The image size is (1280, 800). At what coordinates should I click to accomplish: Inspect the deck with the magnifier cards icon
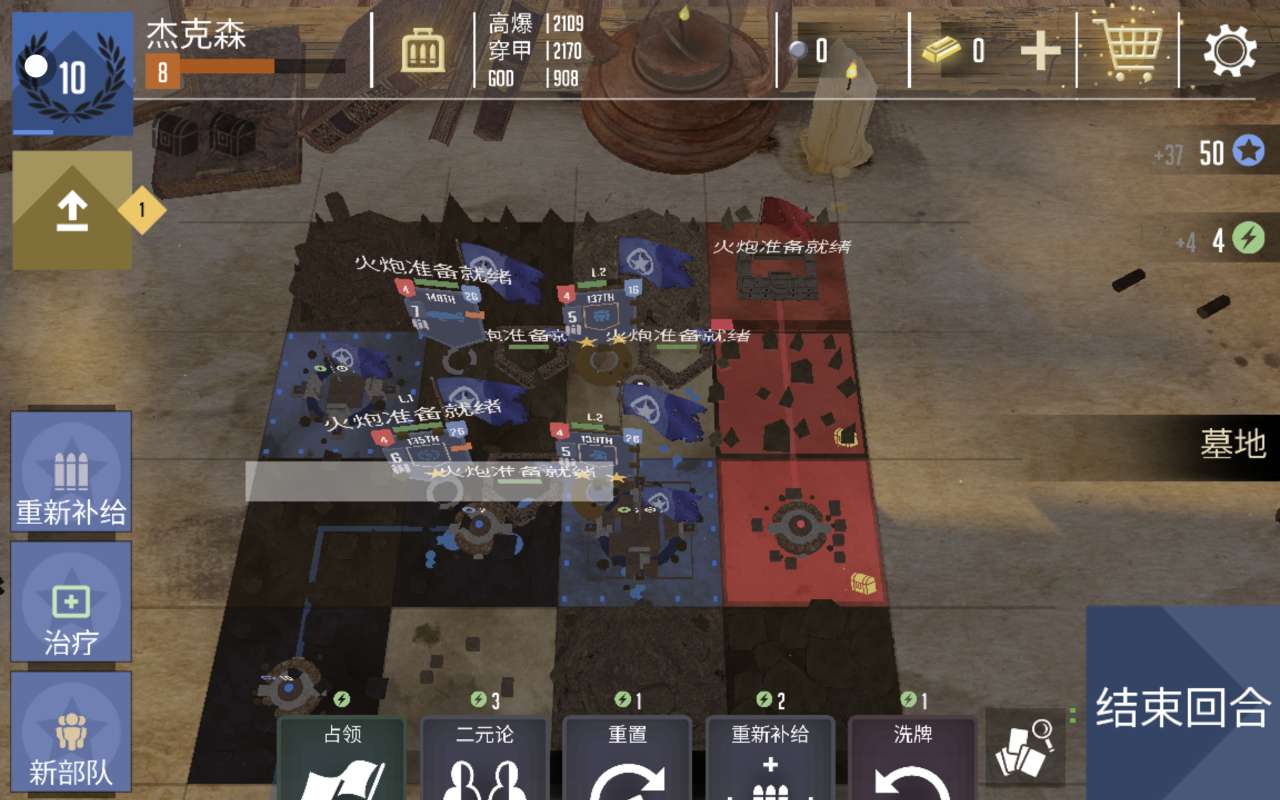(1025, 746)
